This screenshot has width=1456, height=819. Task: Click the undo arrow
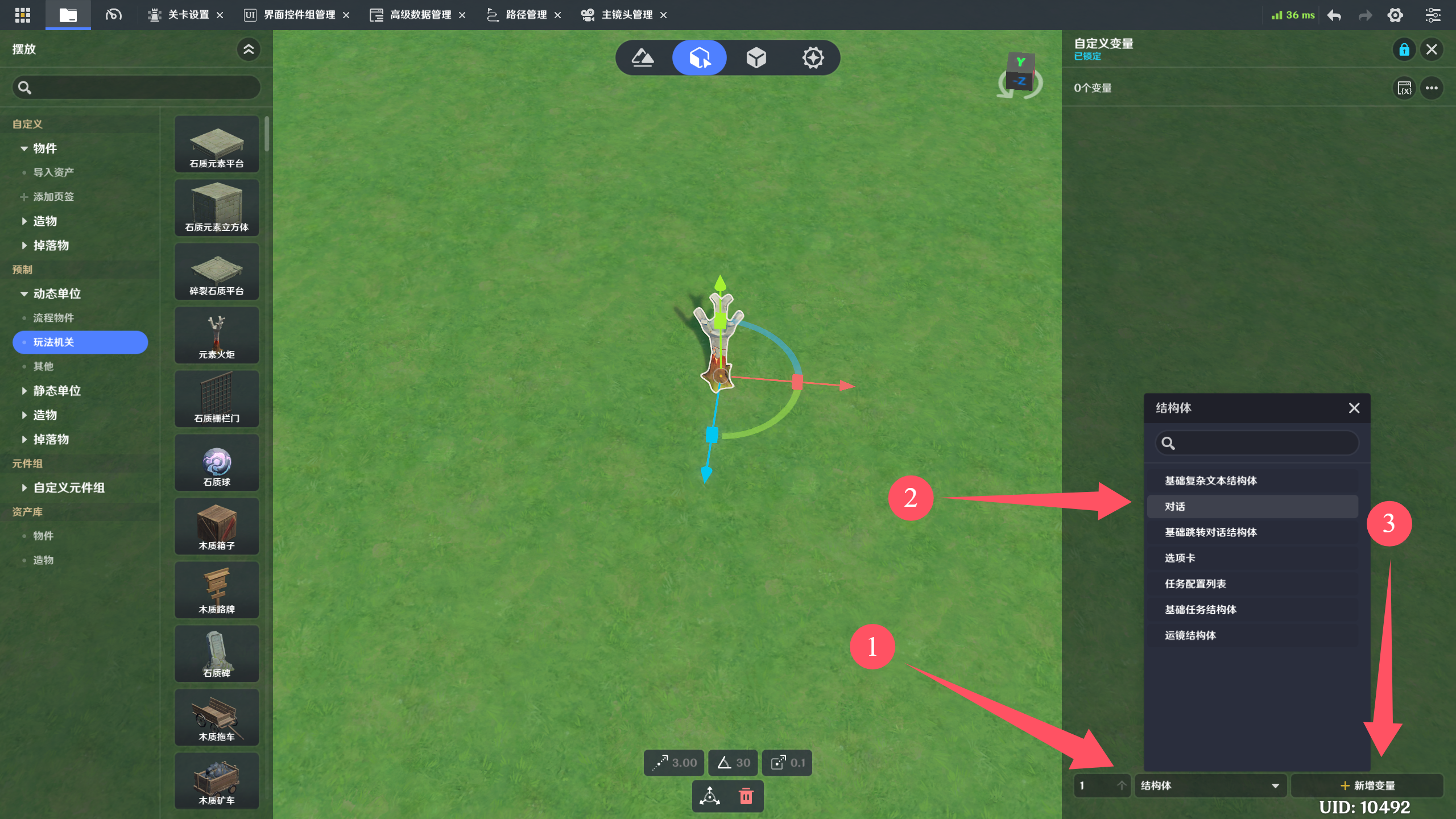pos(1334,15)
